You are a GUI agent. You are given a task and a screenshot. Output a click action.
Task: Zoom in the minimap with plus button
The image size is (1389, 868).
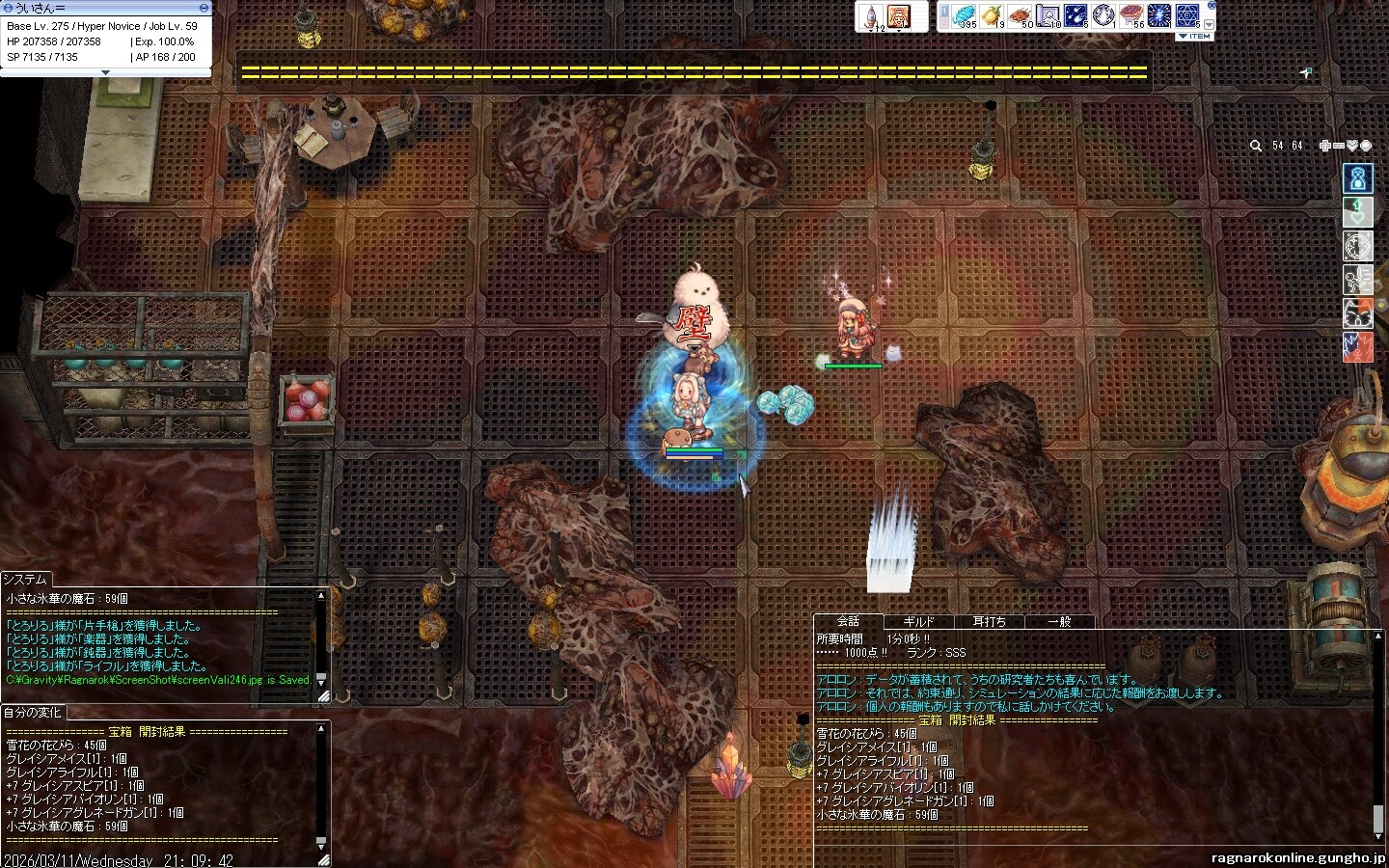[x=1325, y=146]
